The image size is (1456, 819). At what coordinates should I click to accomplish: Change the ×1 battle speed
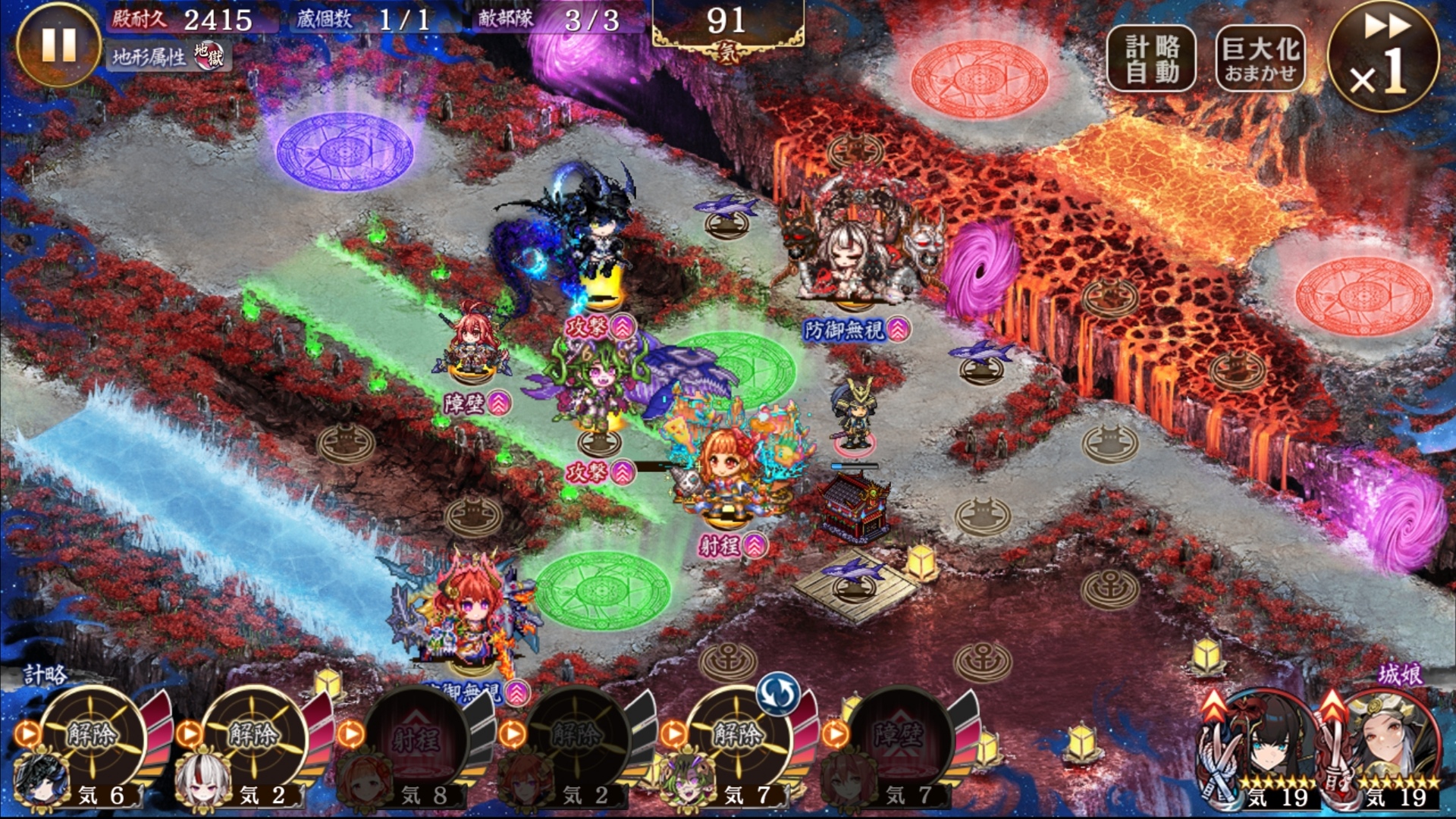1382,58
